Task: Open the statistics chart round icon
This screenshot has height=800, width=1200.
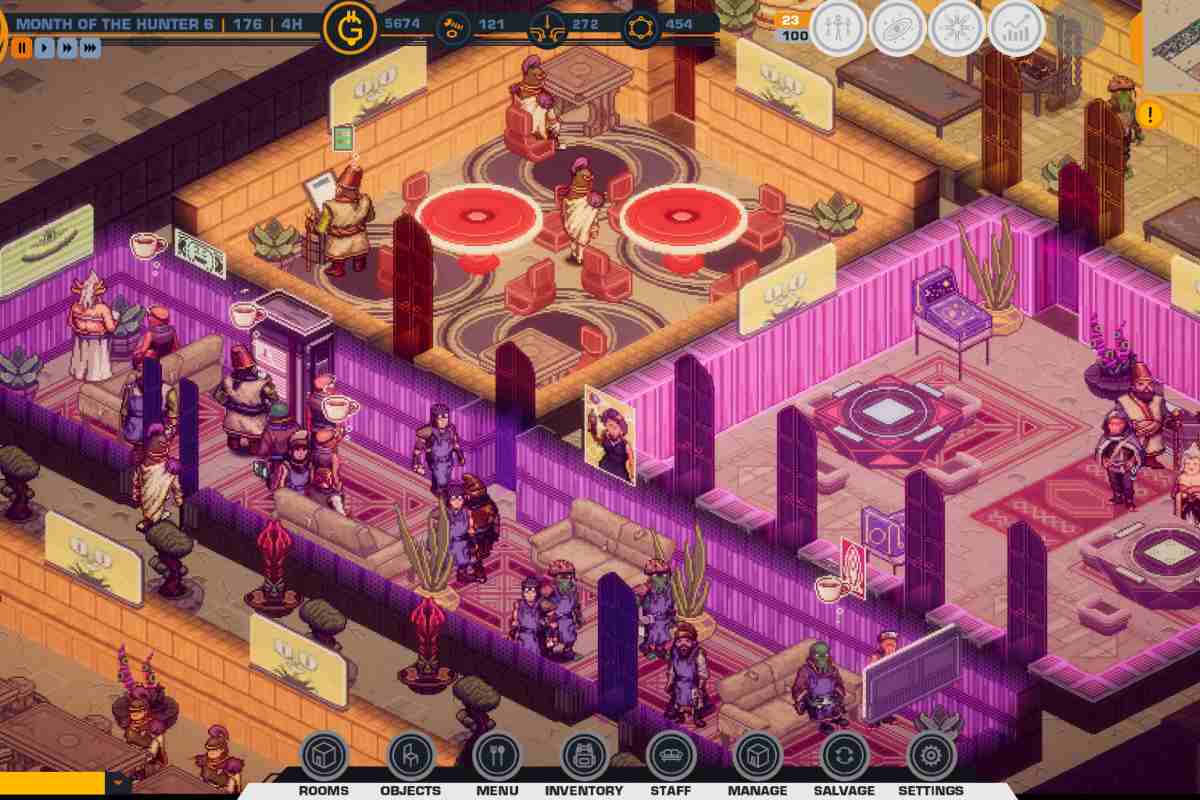Action: pyautogui.click(x=1016, y=27)
